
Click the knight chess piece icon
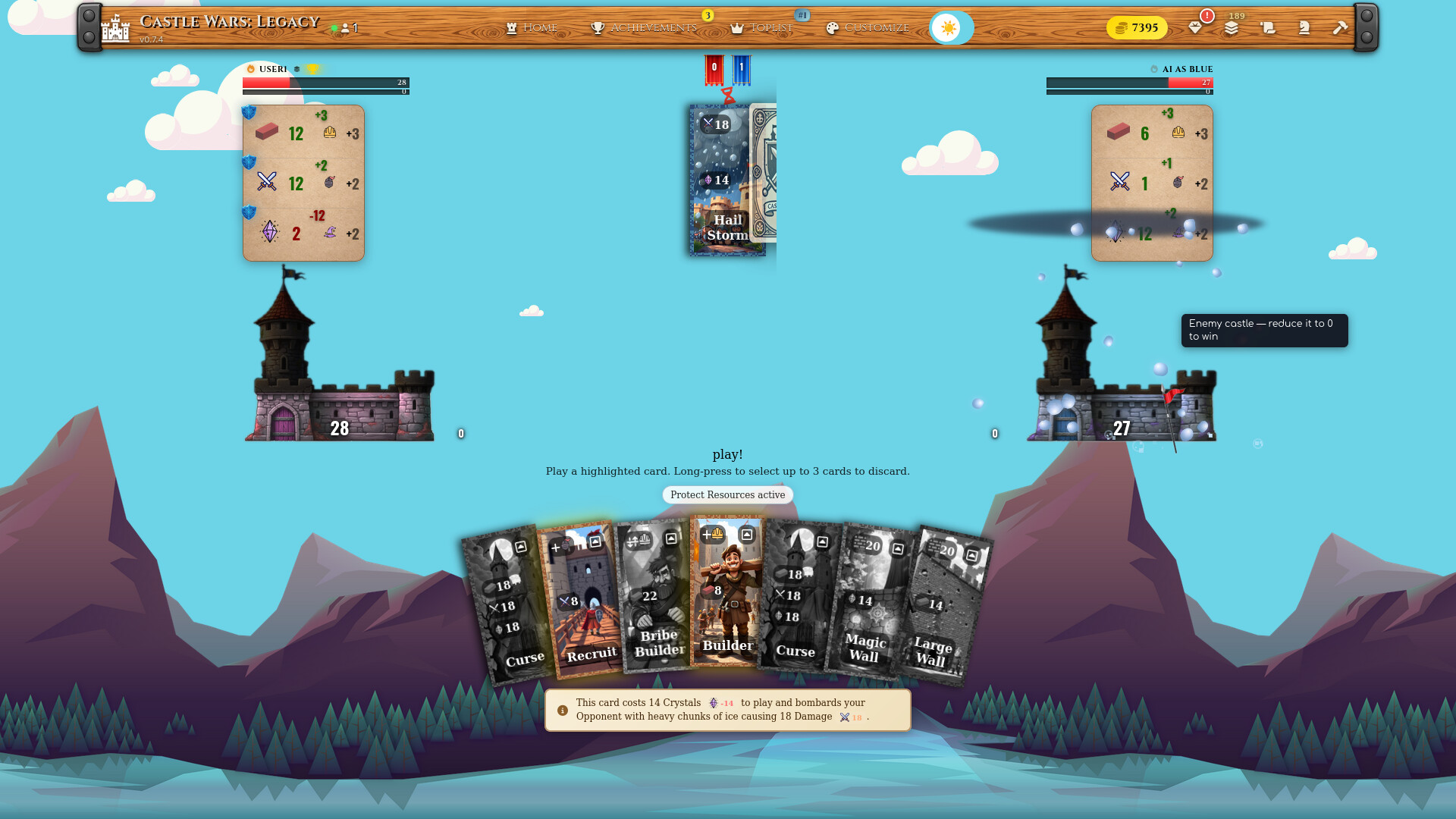[x=1302, y=28]
